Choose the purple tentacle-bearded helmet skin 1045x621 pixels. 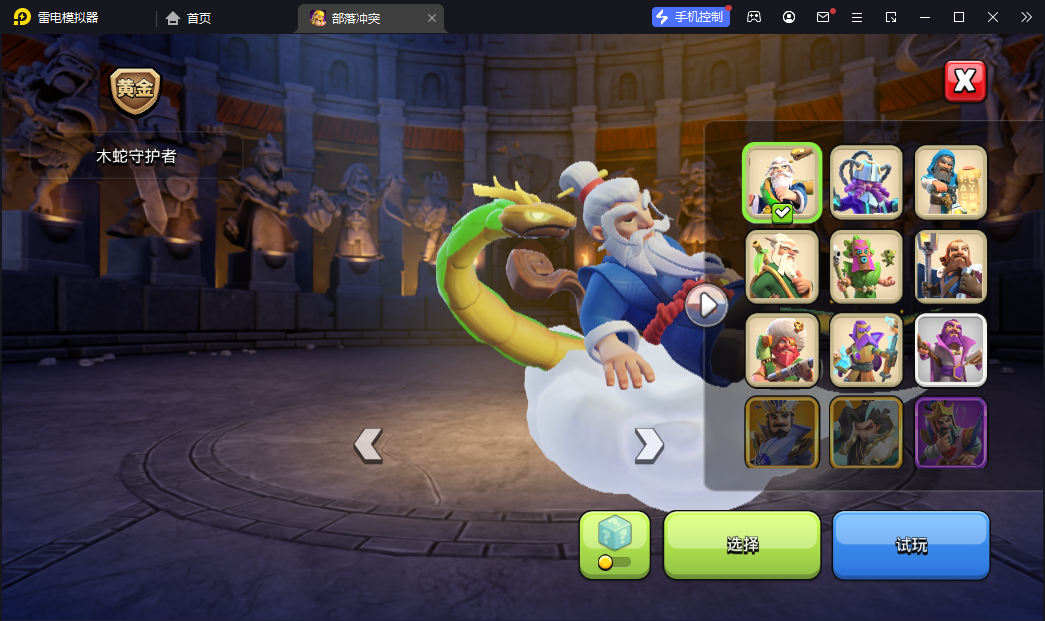(x=866, y=182)
